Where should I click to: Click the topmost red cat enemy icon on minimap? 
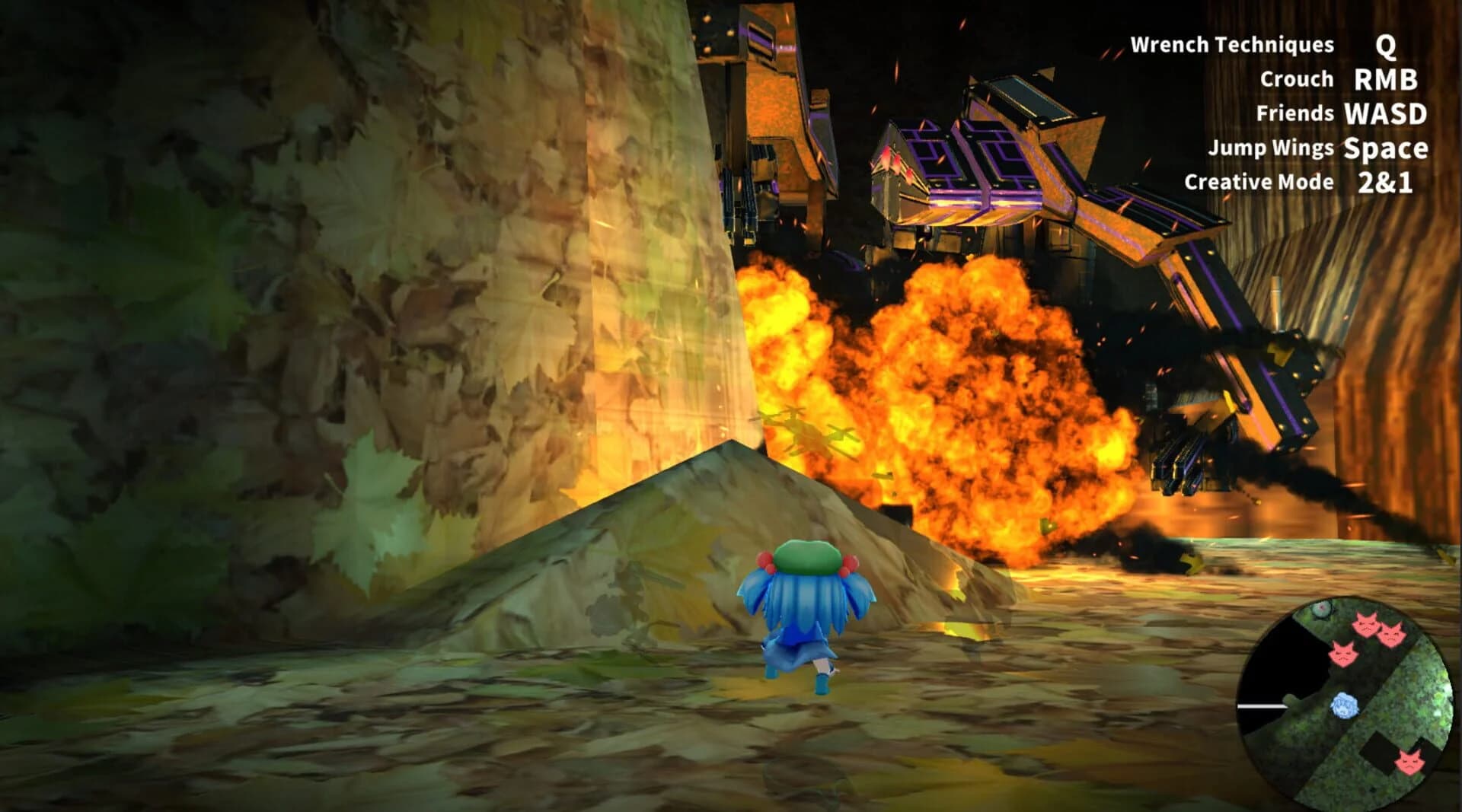pyautogui.click(x=1365, y=625)
